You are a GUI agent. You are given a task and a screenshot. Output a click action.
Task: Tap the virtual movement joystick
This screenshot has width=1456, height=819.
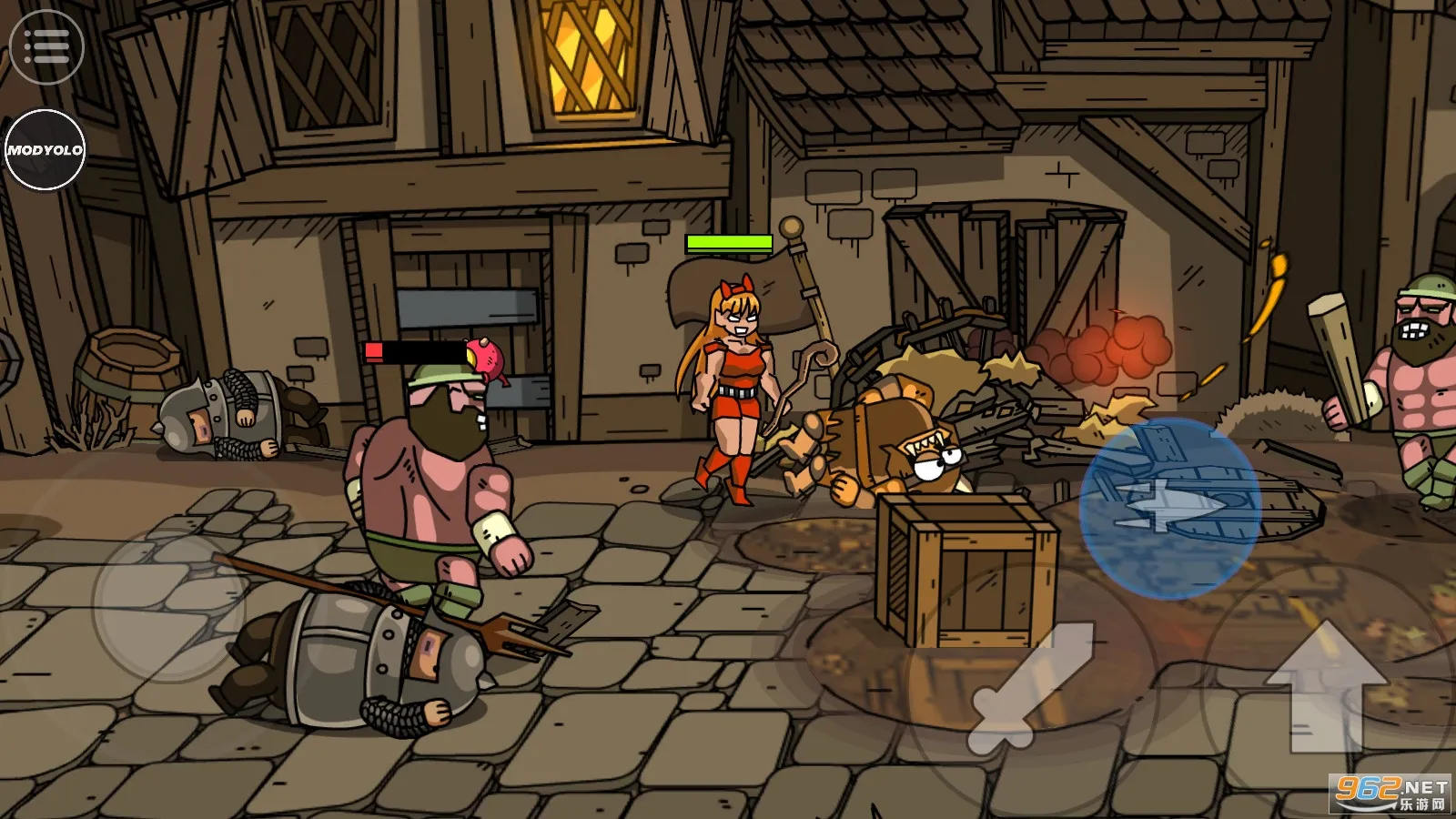(170, 603)
